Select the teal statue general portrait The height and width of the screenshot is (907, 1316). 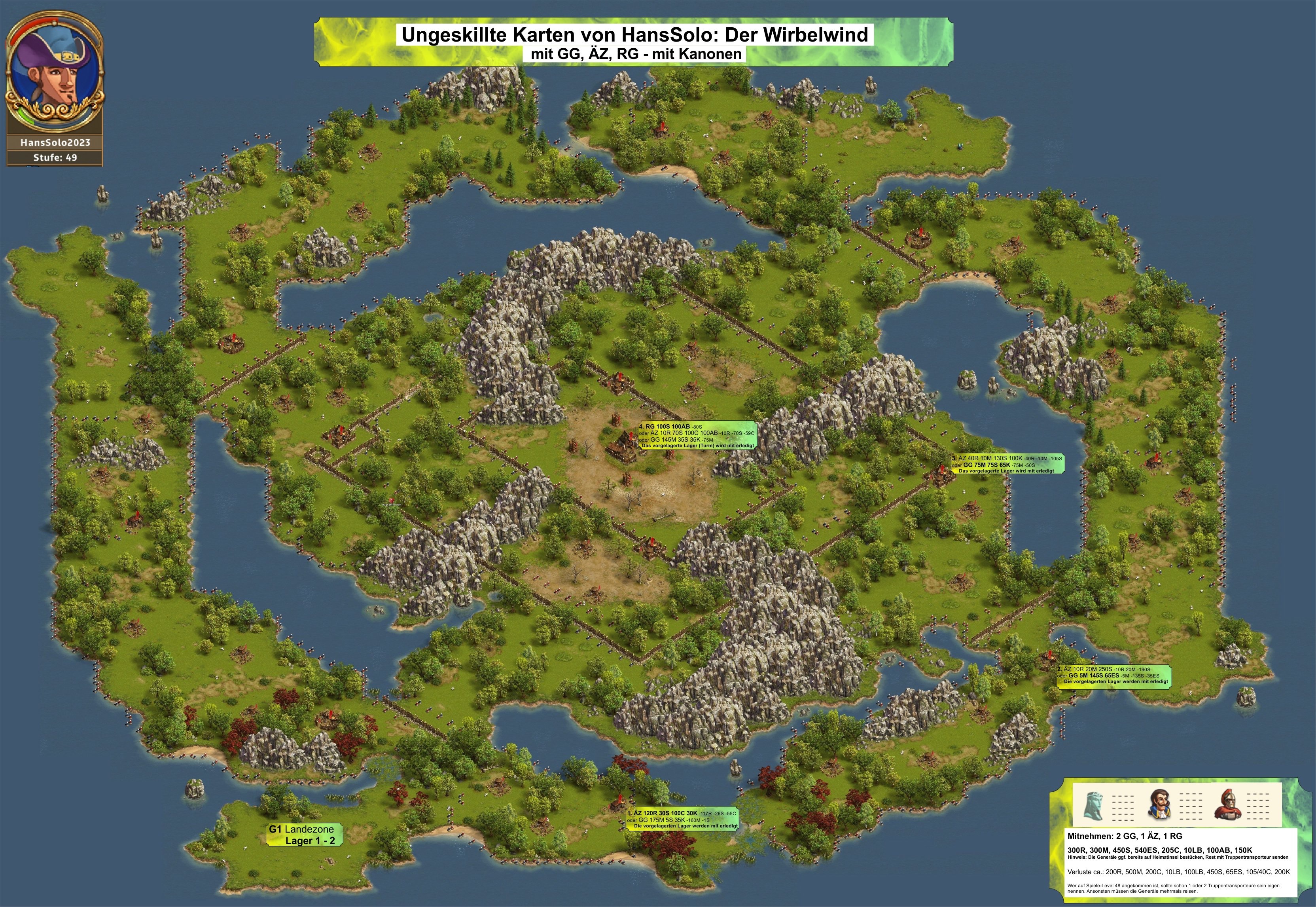tap(1094, 805)
